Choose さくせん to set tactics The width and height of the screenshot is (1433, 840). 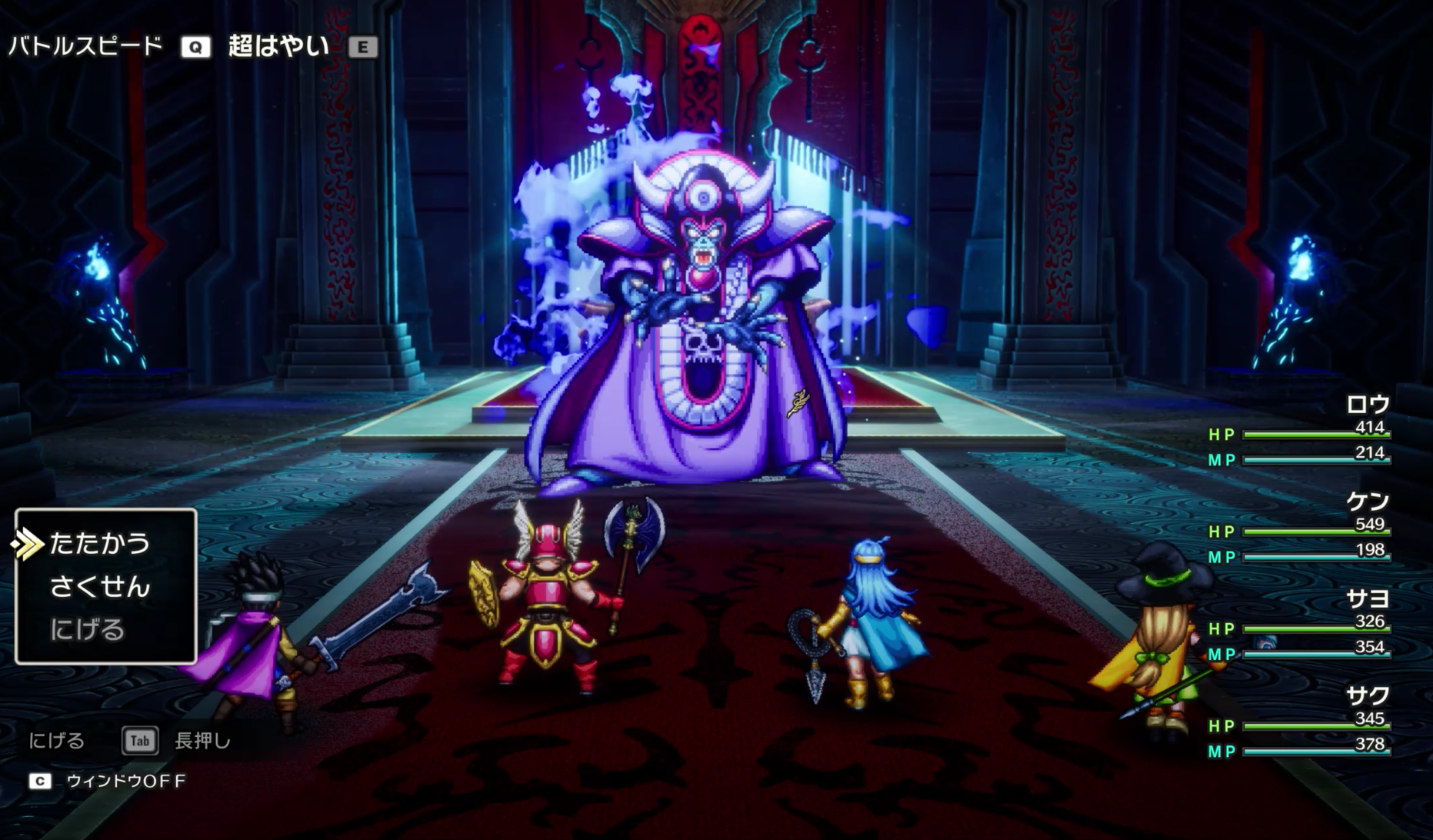click(100, 587)
